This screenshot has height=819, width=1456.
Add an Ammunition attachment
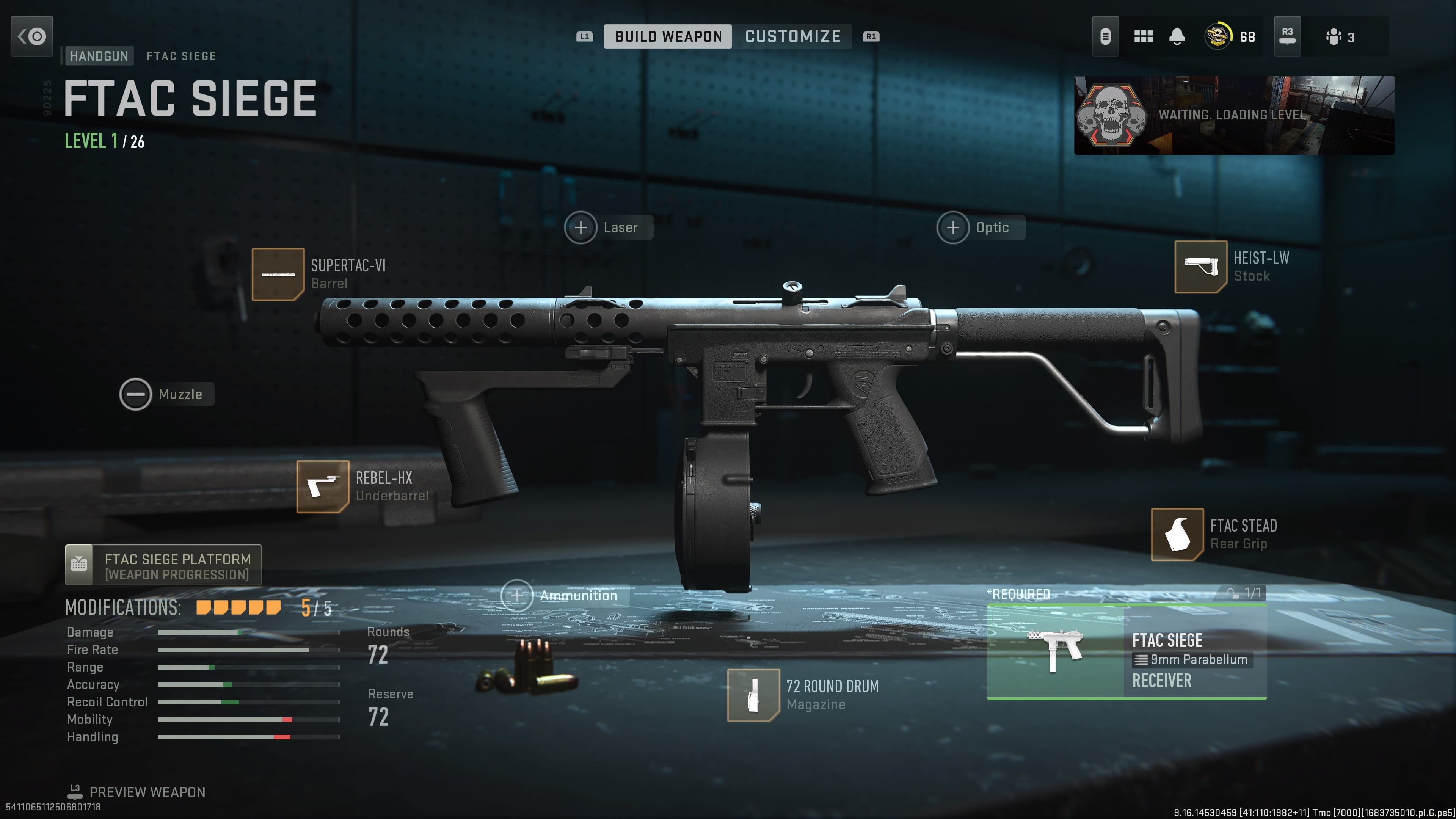pos(516,595)
